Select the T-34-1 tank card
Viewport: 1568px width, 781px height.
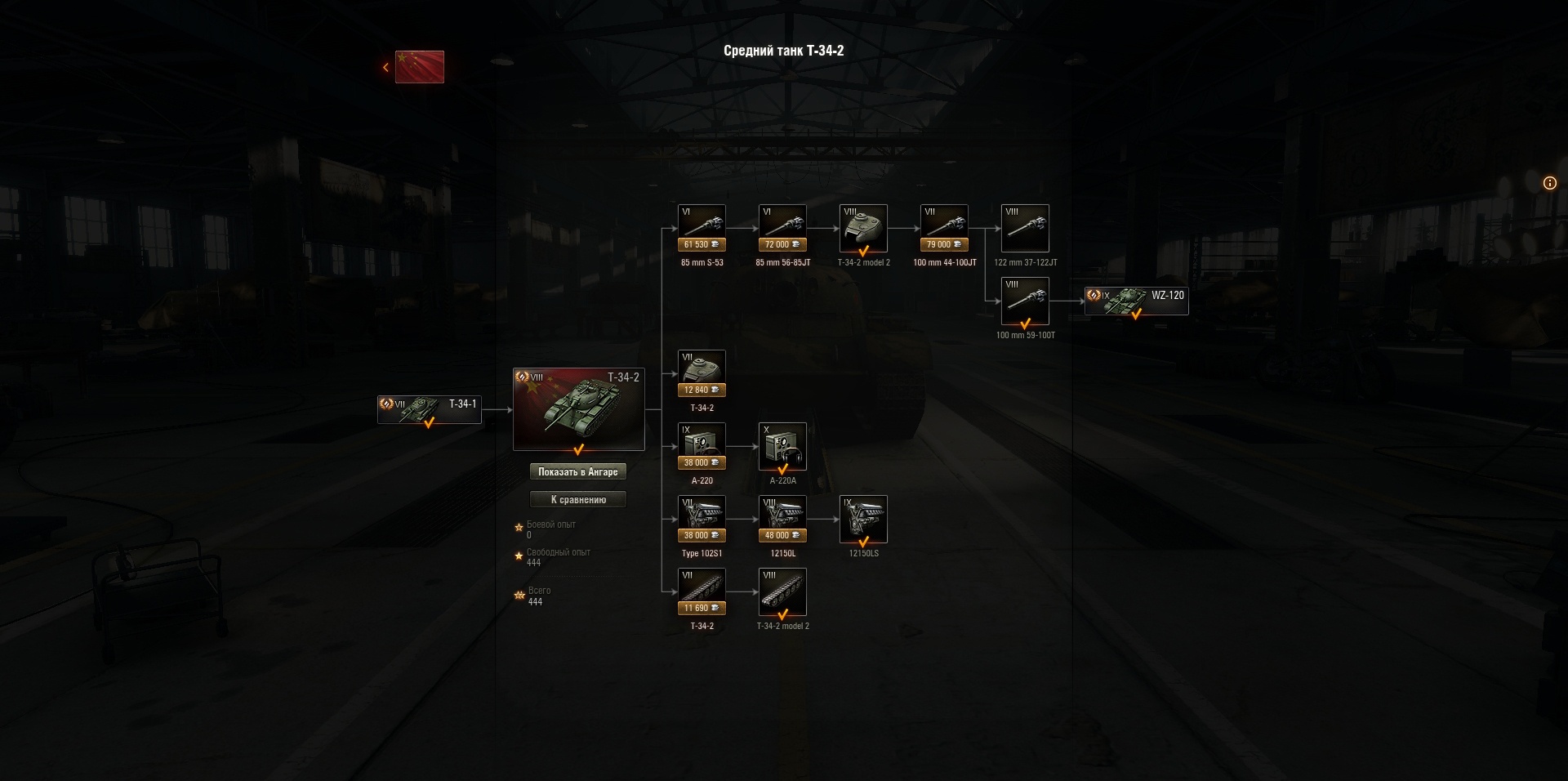429,409
